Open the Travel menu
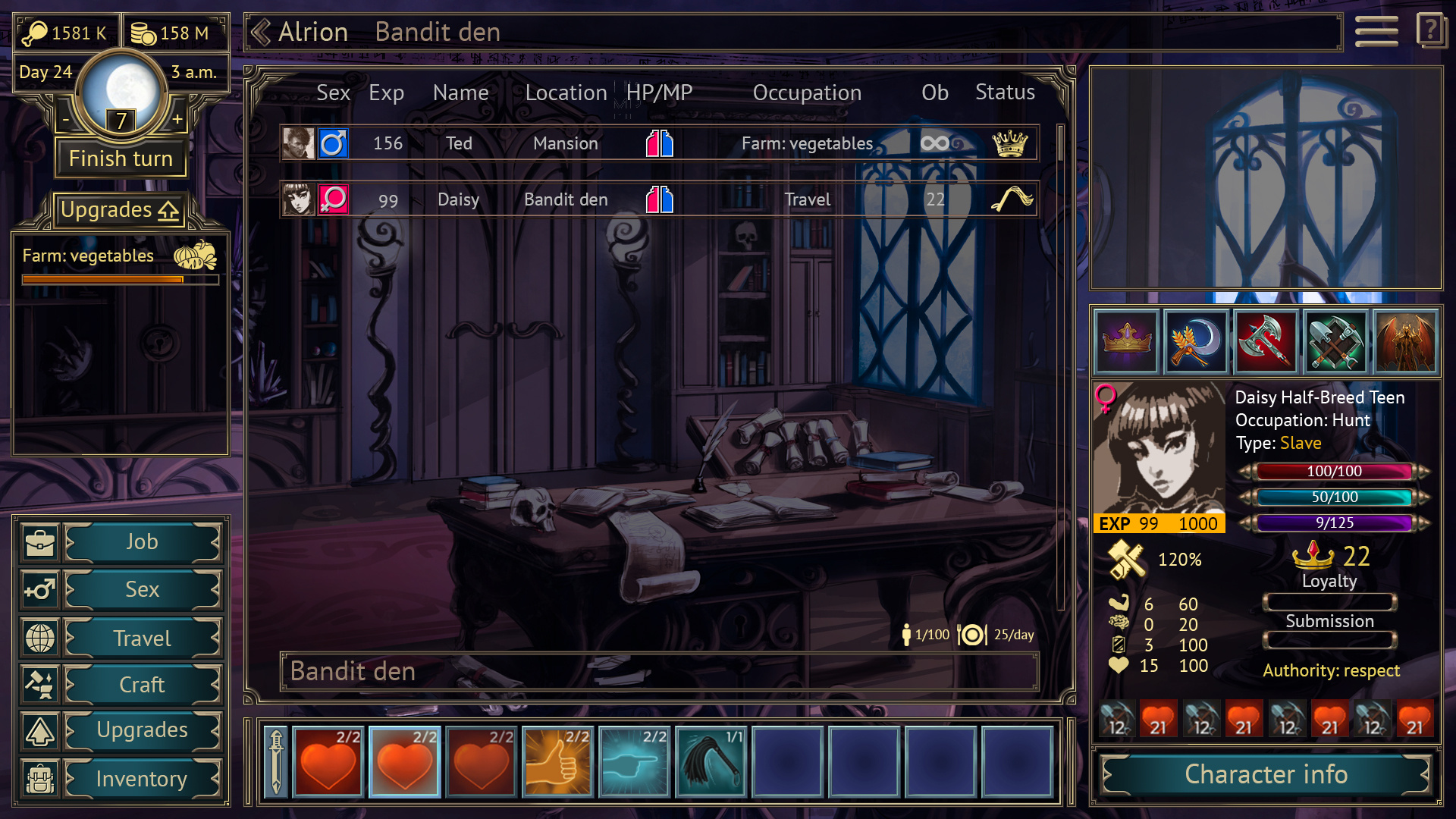1456x819 pixels. pos(142,639)
